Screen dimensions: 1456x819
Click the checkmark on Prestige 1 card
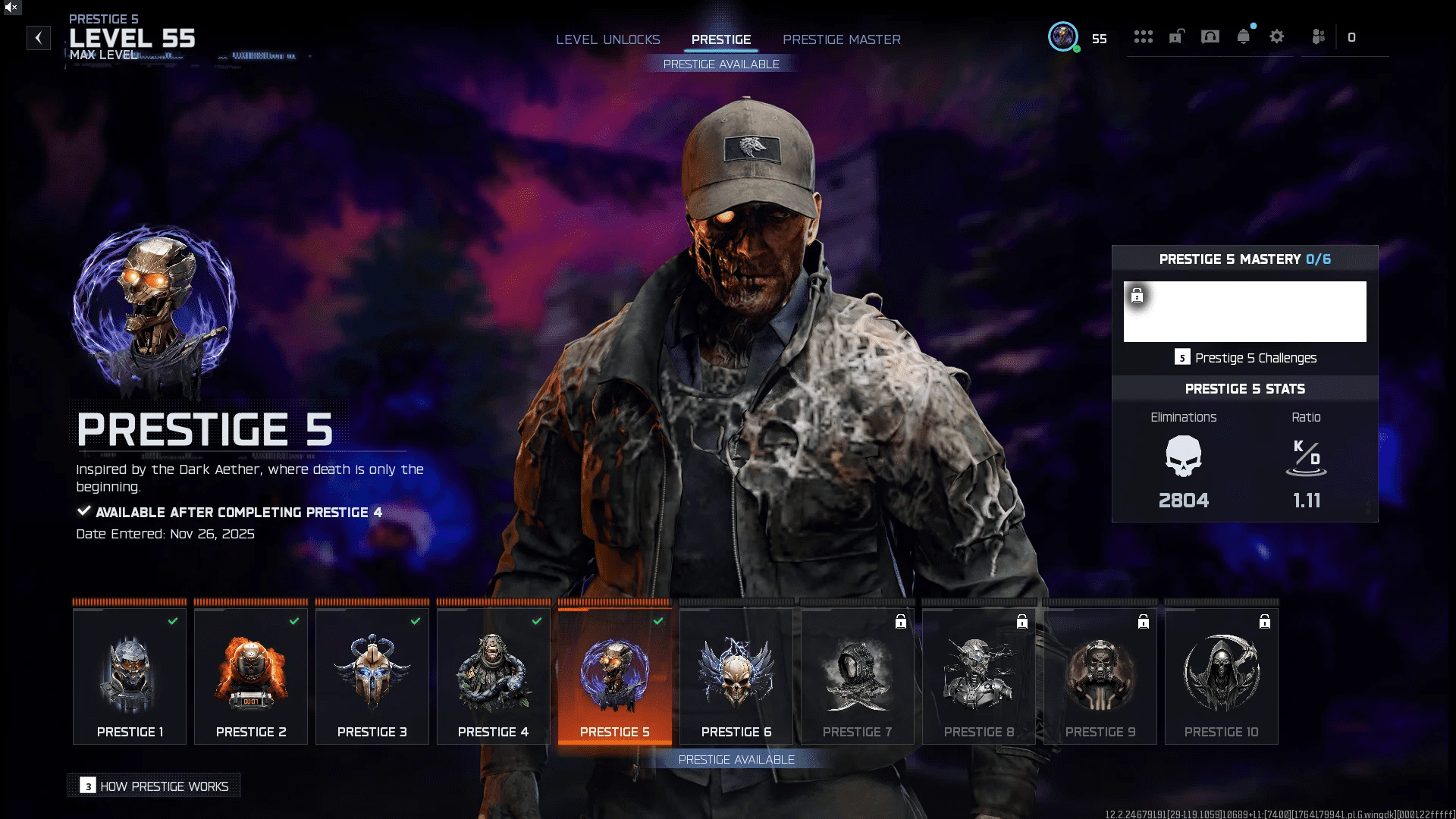coord(173,621)
